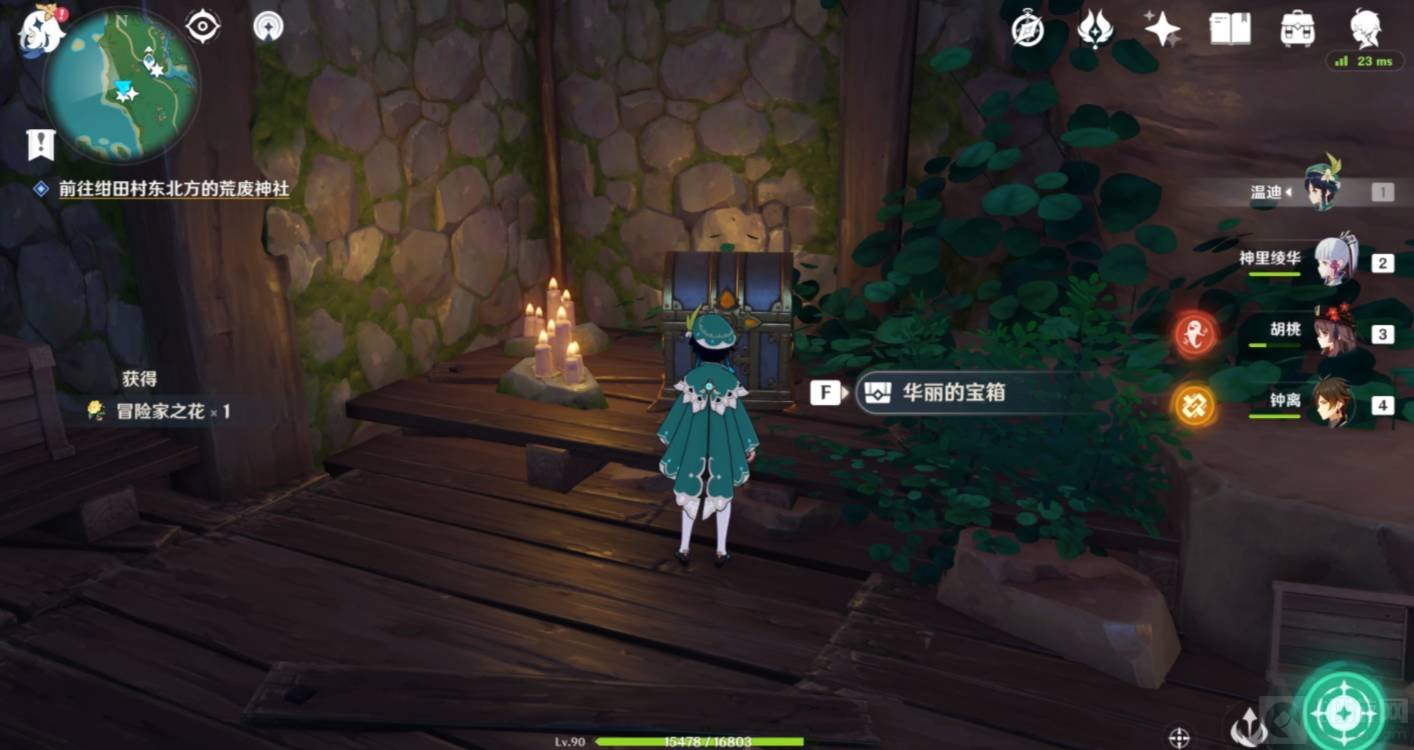
Task: Use the orange geo burst icon
Action: 1195,405
